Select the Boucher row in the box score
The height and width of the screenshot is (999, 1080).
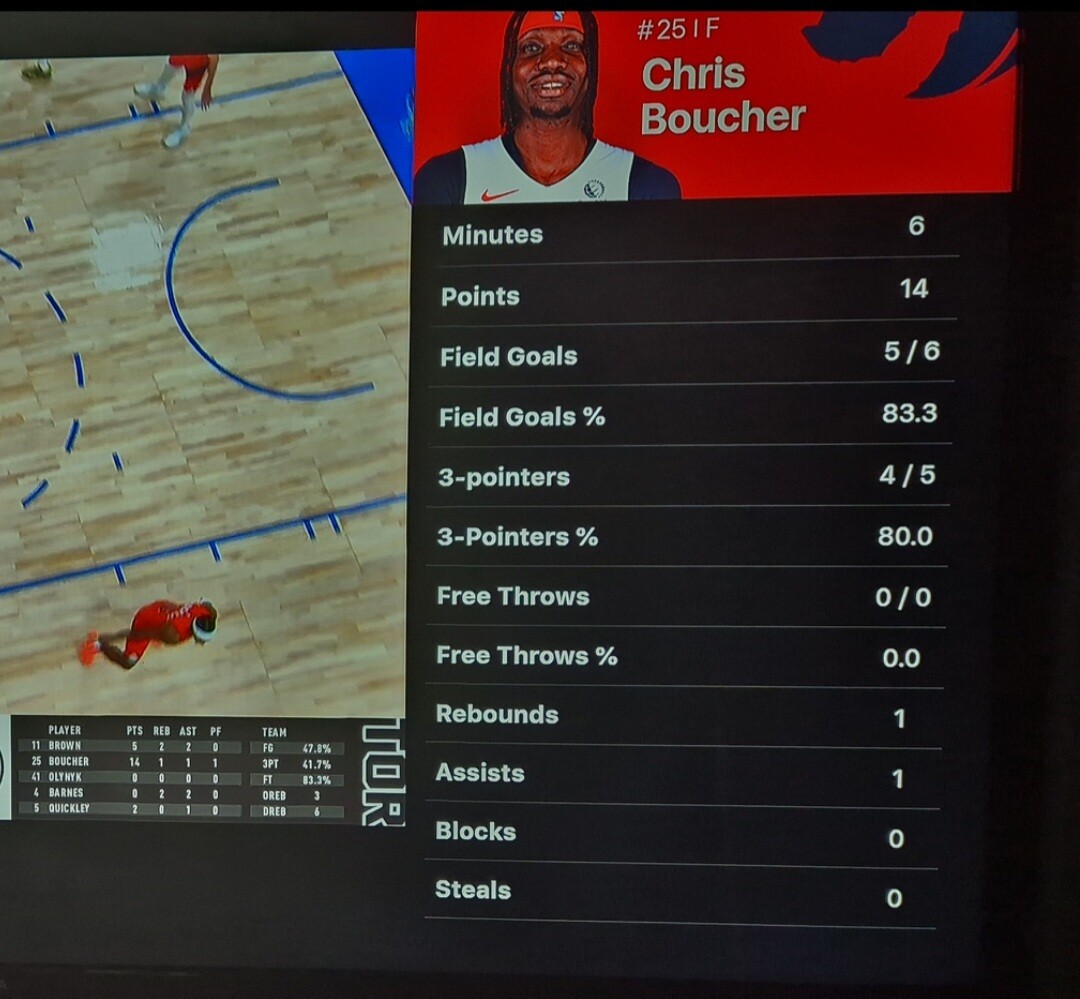68,762
